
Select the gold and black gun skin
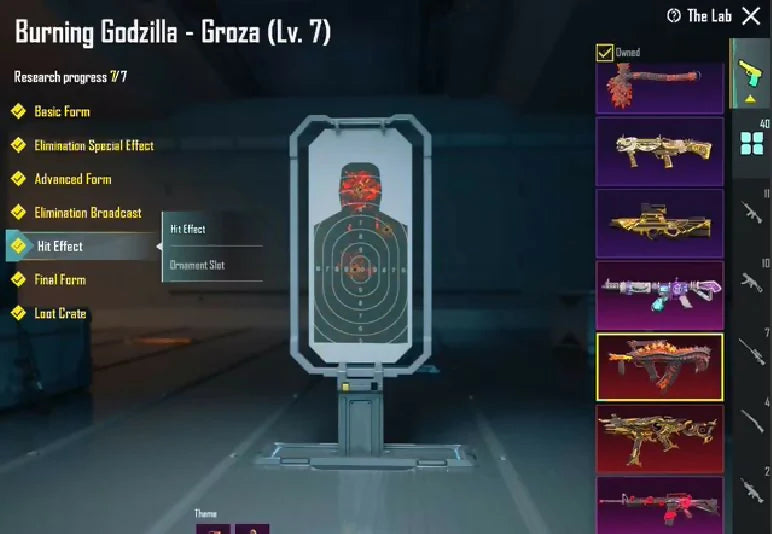[659, 223]
